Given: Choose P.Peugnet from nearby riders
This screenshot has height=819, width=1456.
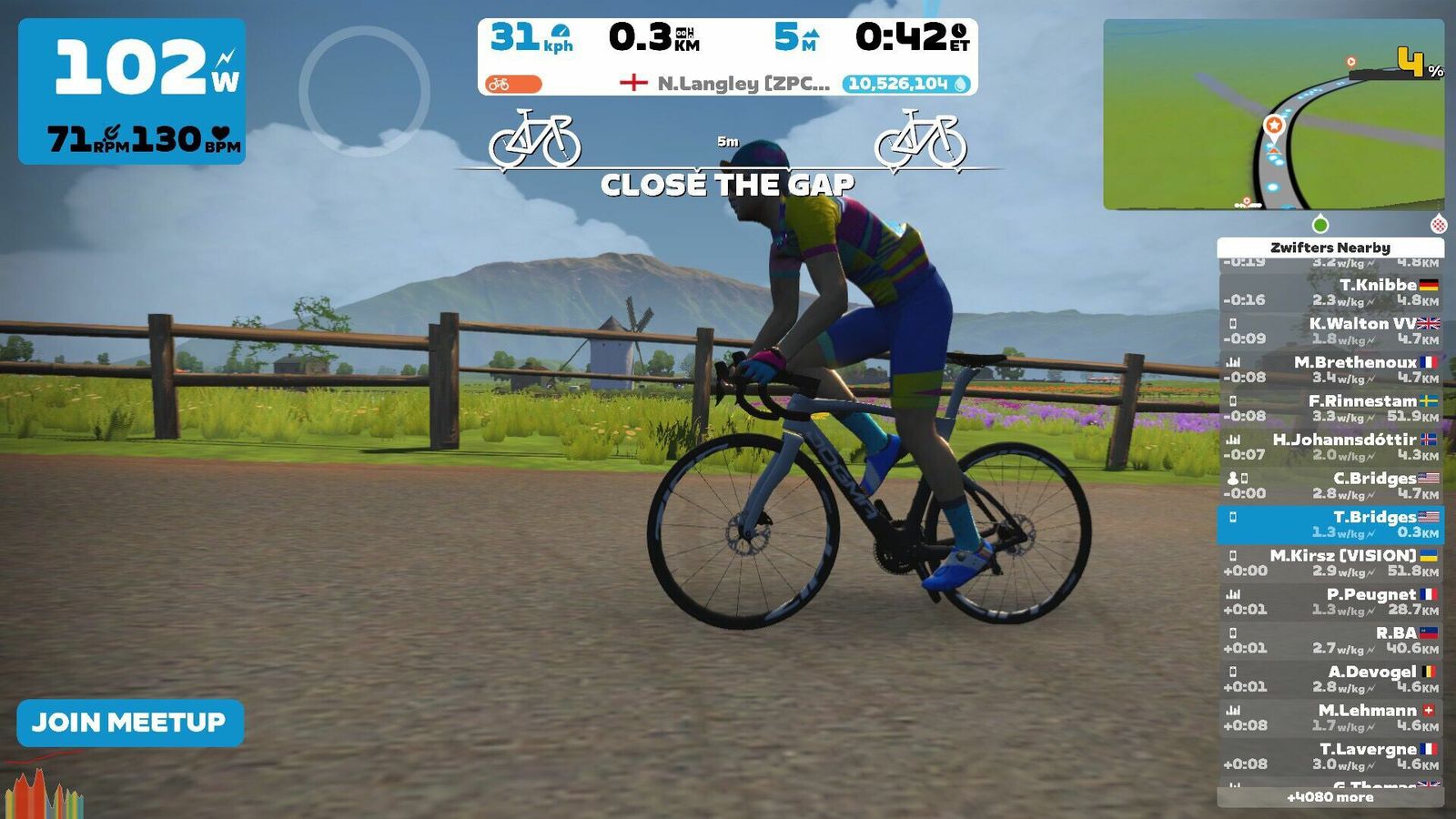Looking at the screenshot, I should tap(1330, 602).
